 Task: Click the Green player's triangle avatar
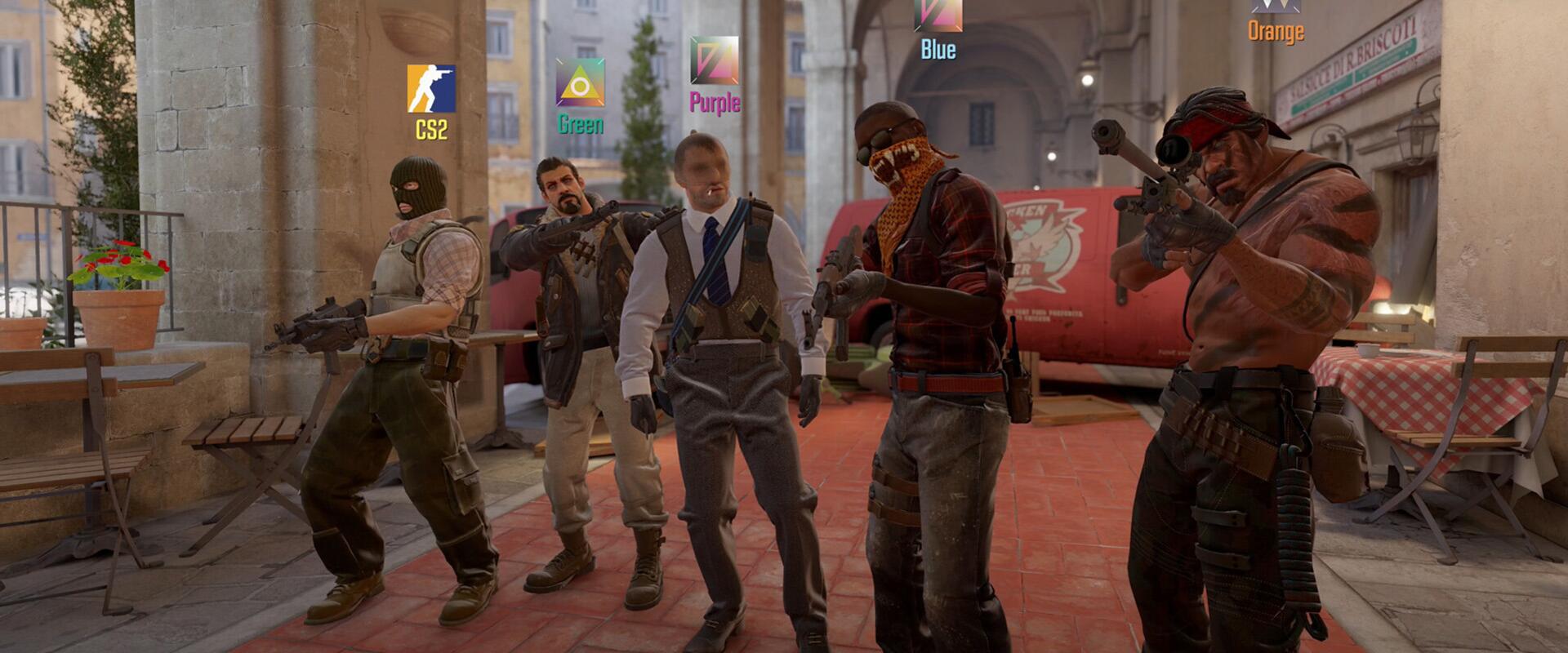pos(580,82)
